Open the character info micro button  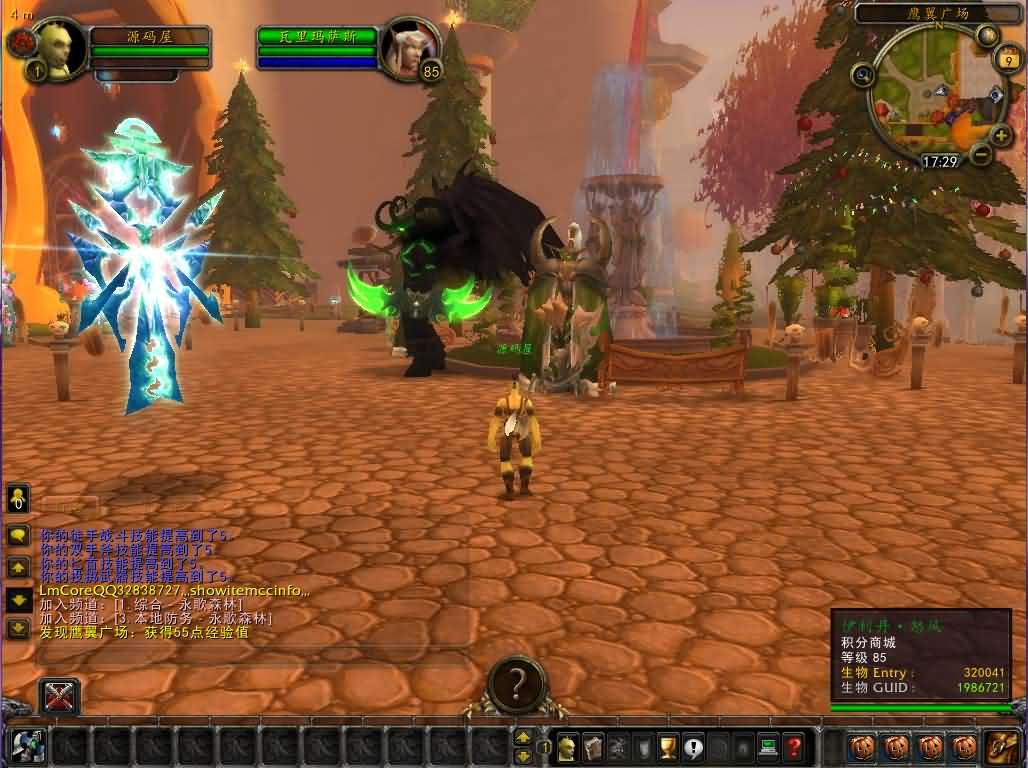click(567, 746)
